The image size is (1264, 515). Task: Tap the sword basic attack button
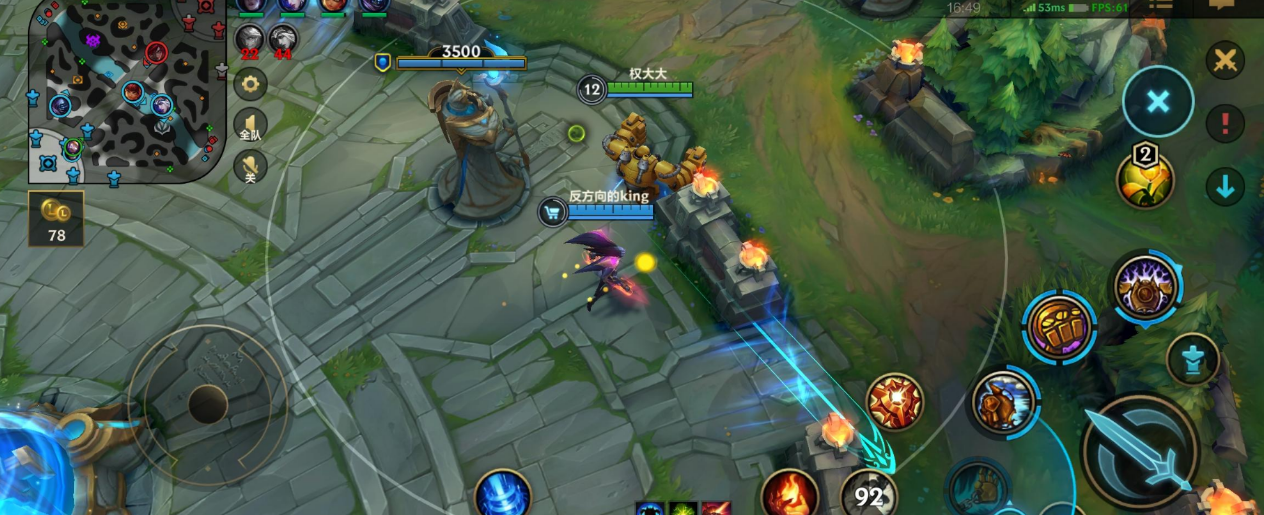pos(1140,452)
